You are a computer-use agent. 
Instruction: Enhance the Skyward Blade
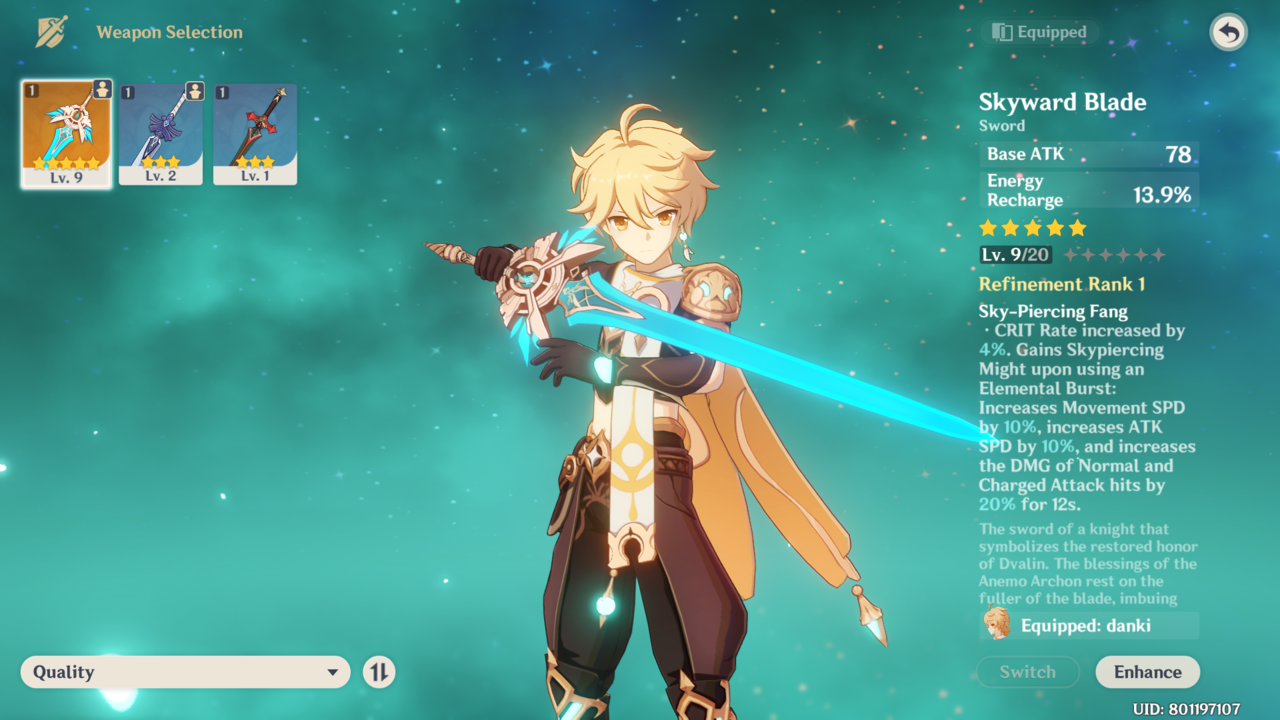[x=1147, y=672]
